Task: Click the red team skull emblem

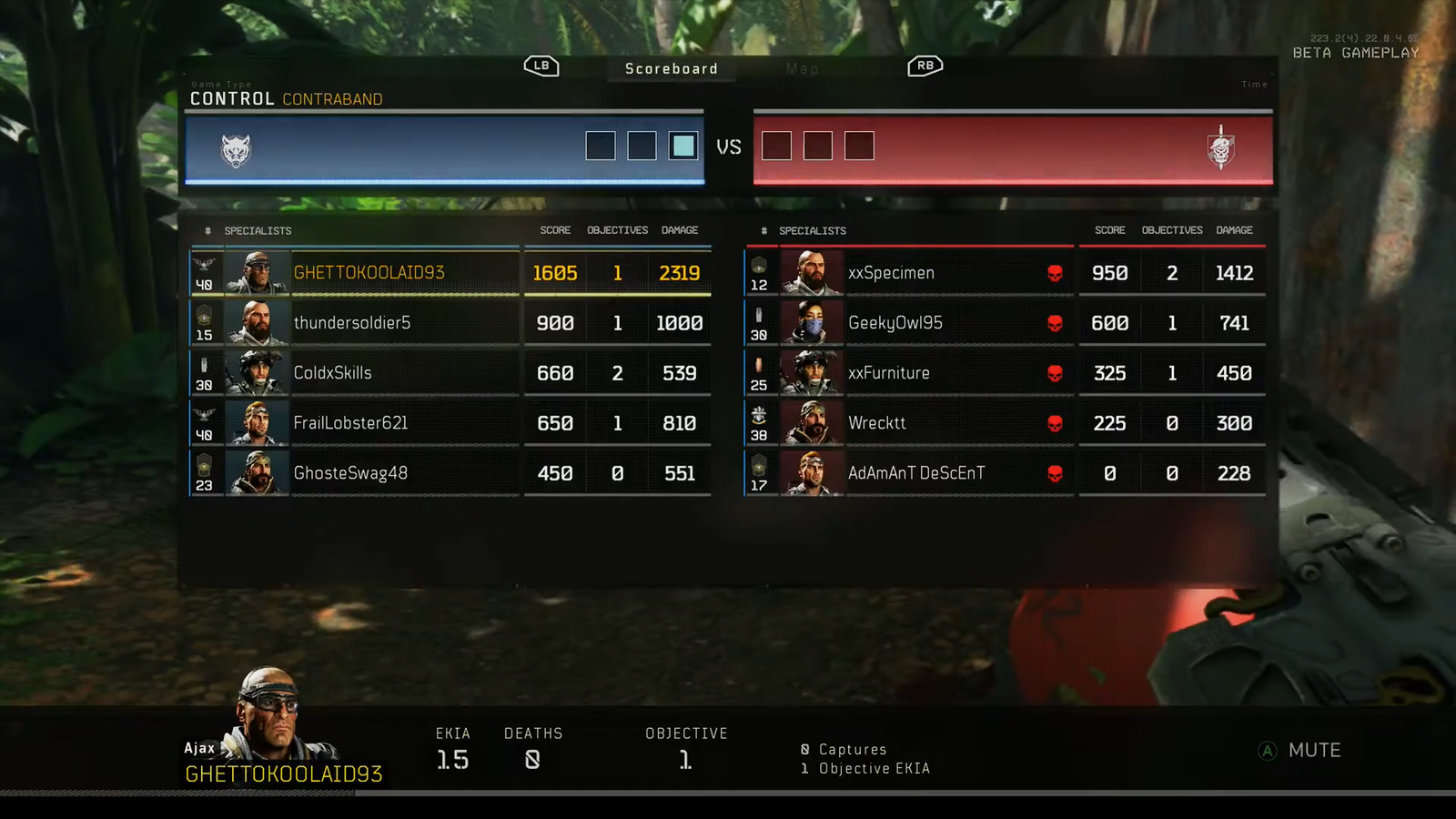Action: point(1220,148)
